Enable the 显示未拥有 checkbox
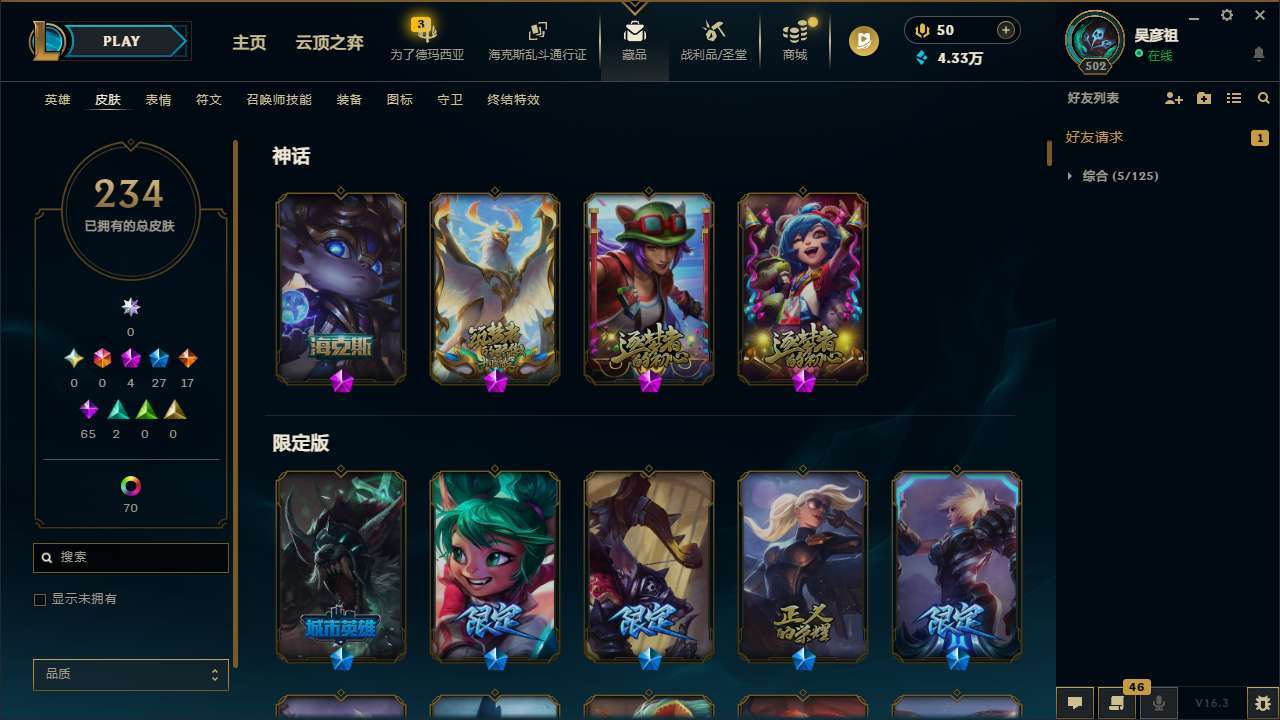The image size is (1280, 720). pos(40,599)
